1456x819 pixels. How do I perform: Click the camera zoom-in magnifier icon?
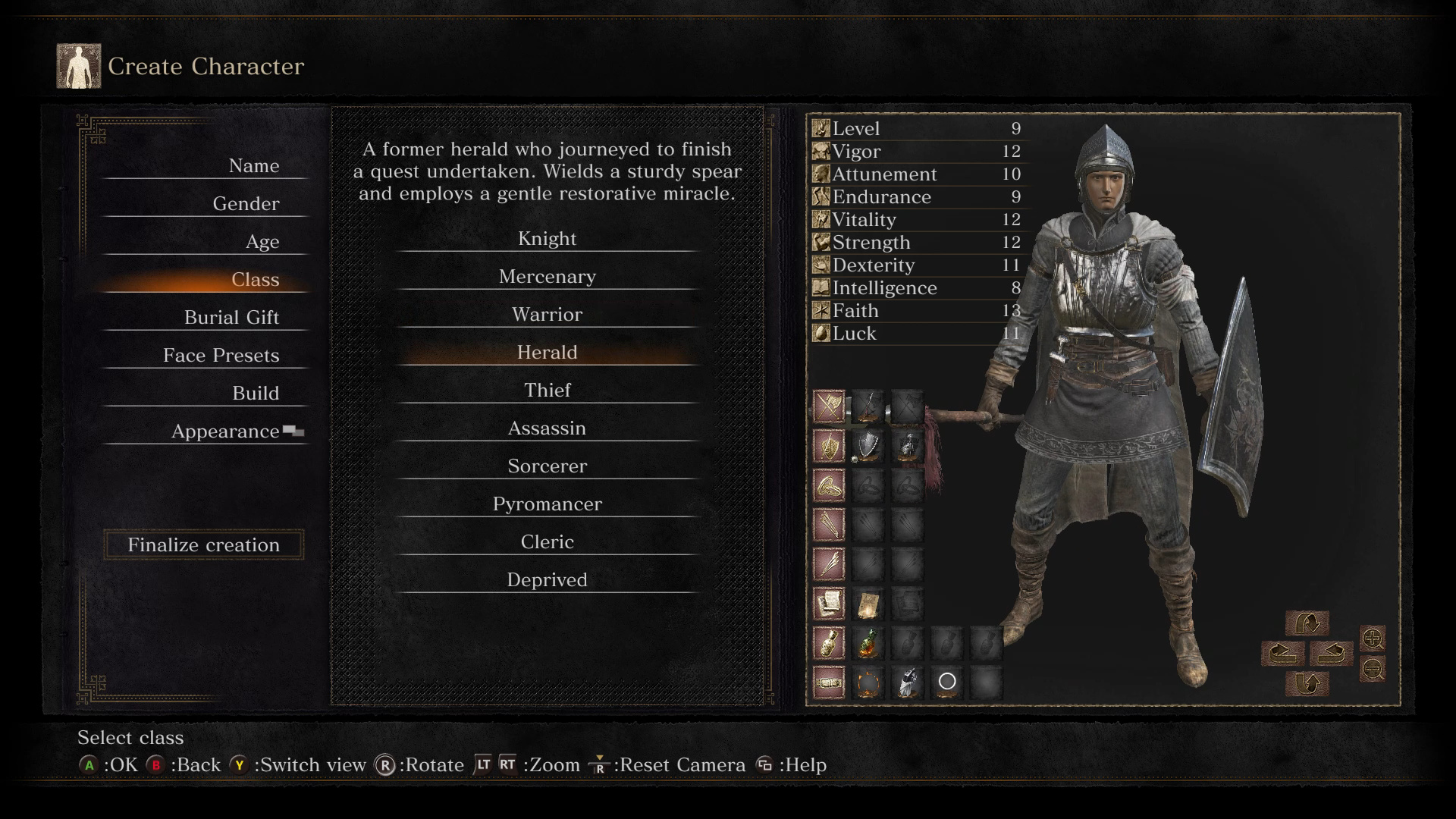(1373, 639)
